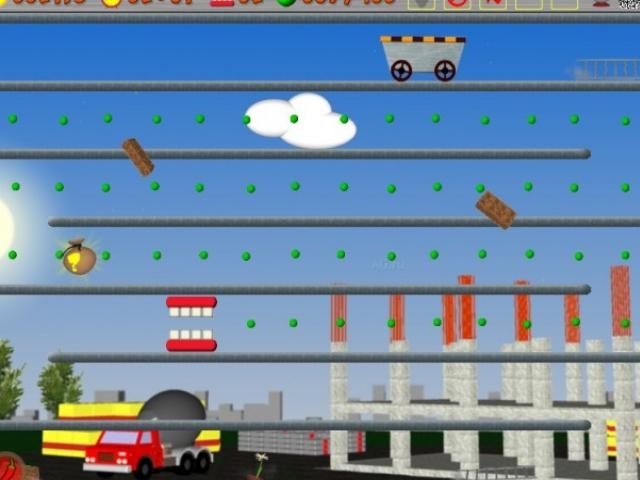The image size is (640, 480).
Task: Select the red ring powerup slot
Action: click(457, 4)
